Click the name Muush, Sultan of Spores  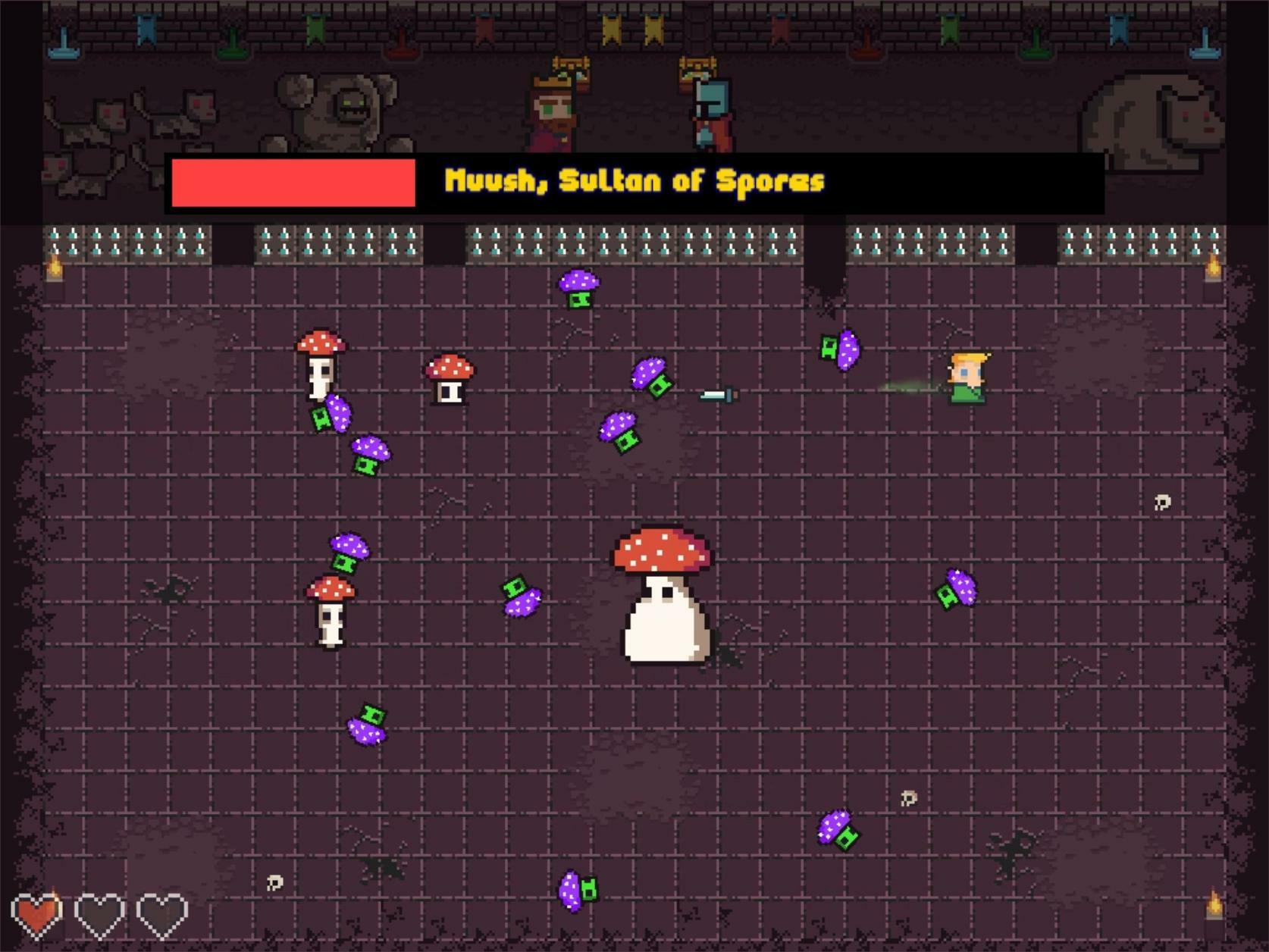(635, 182)
